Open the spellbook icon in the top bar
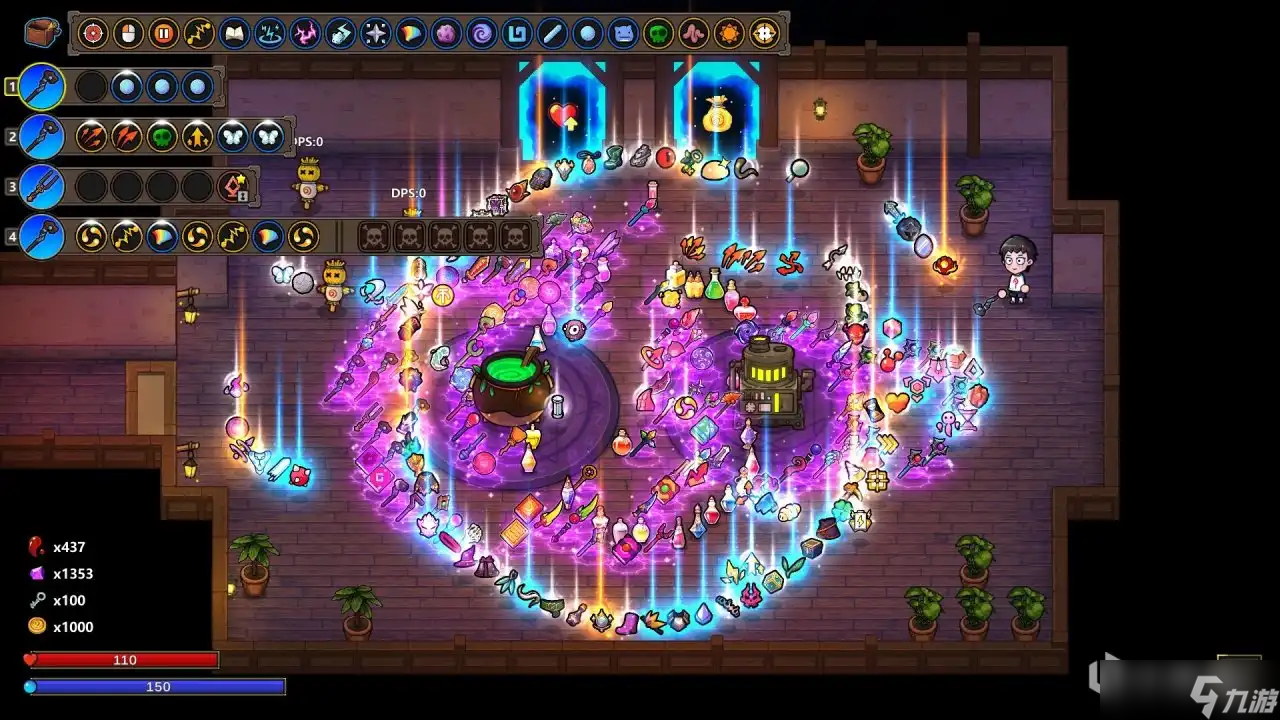The width and height of the screenshot is (1280, 720). click(233, 34)
